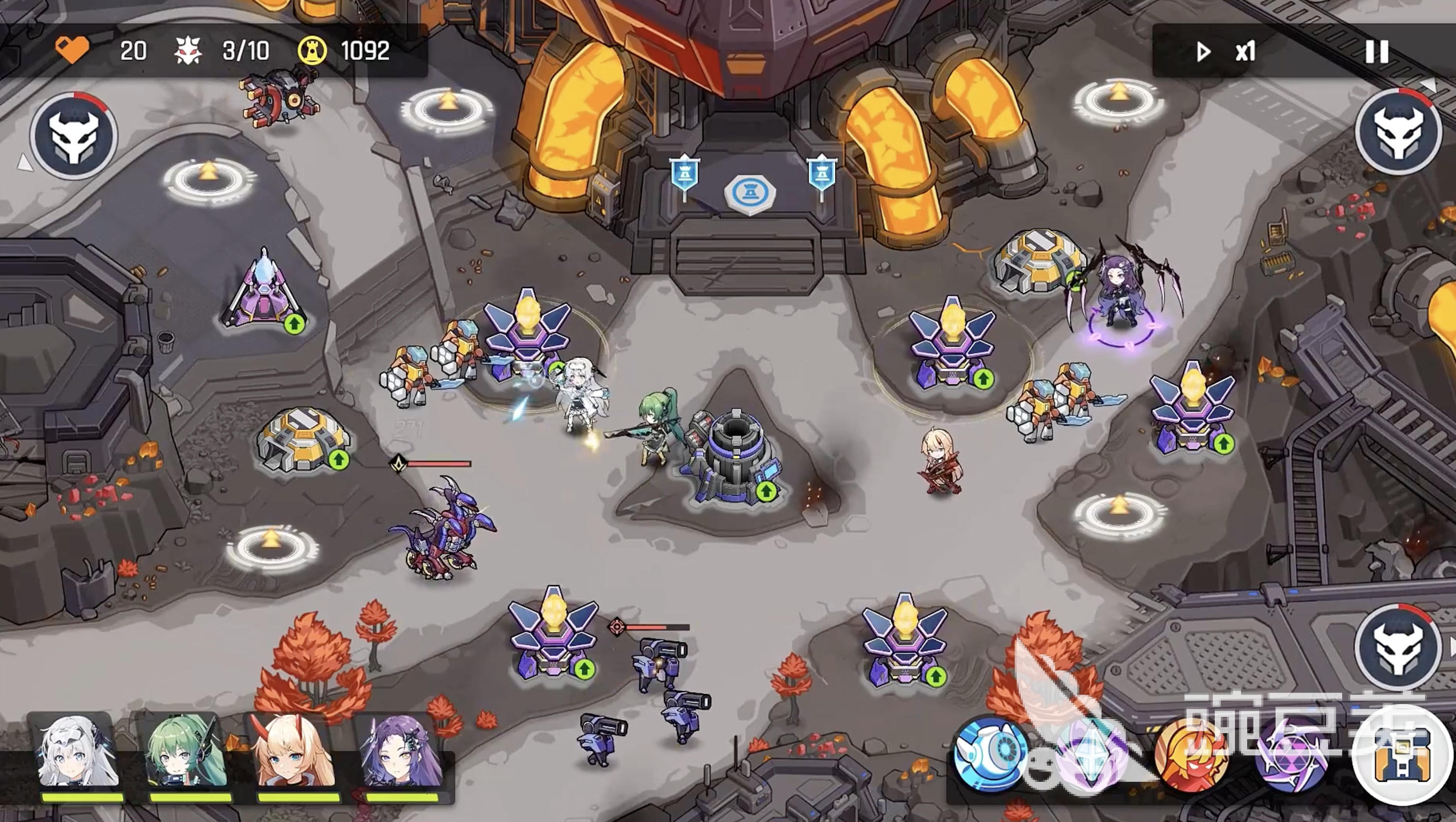
Task: Upgrade the pink crystal pyramid tower
Action: coord(294,324)
